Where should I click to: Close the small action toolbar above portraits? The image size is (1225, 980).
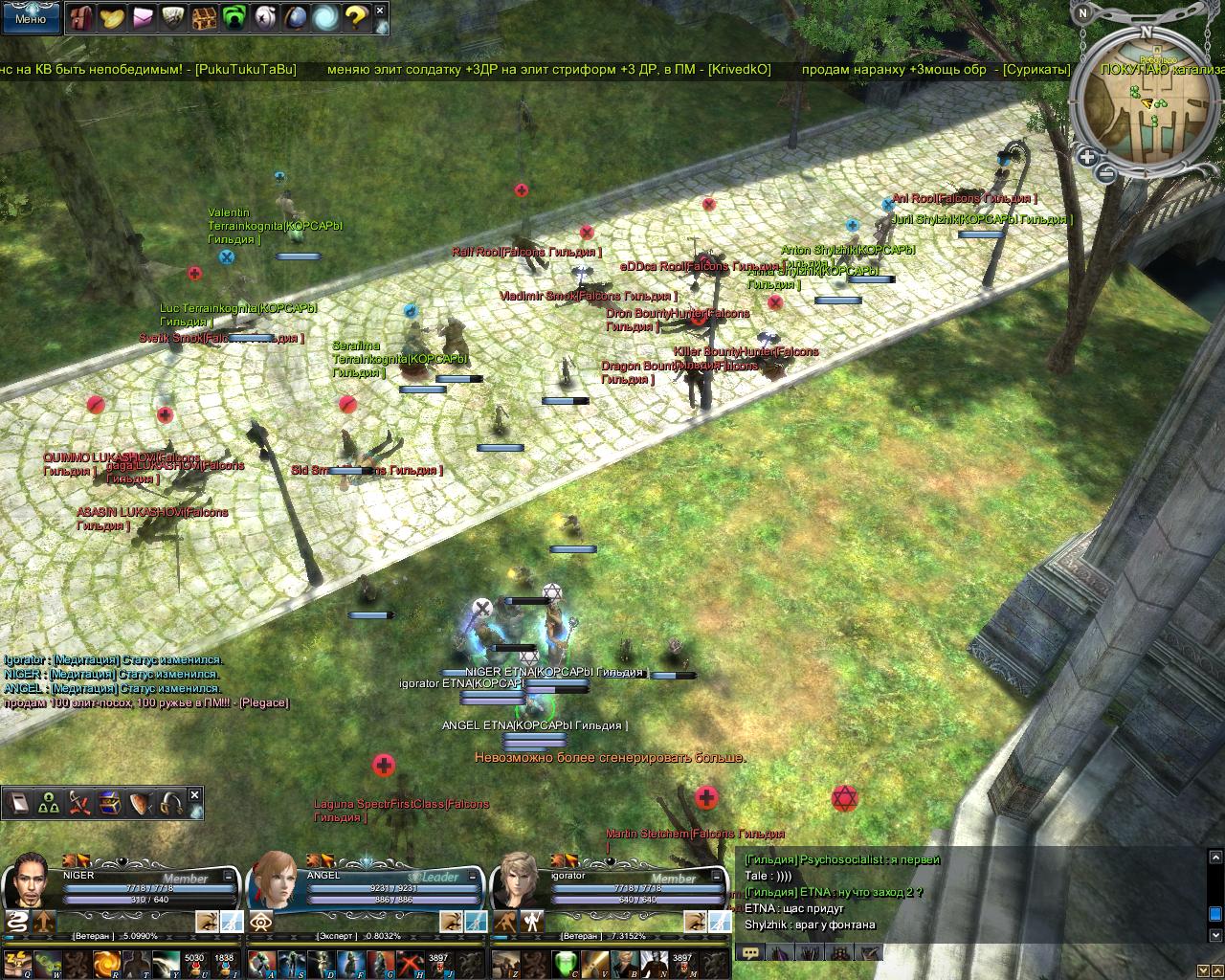pos(195,794)
